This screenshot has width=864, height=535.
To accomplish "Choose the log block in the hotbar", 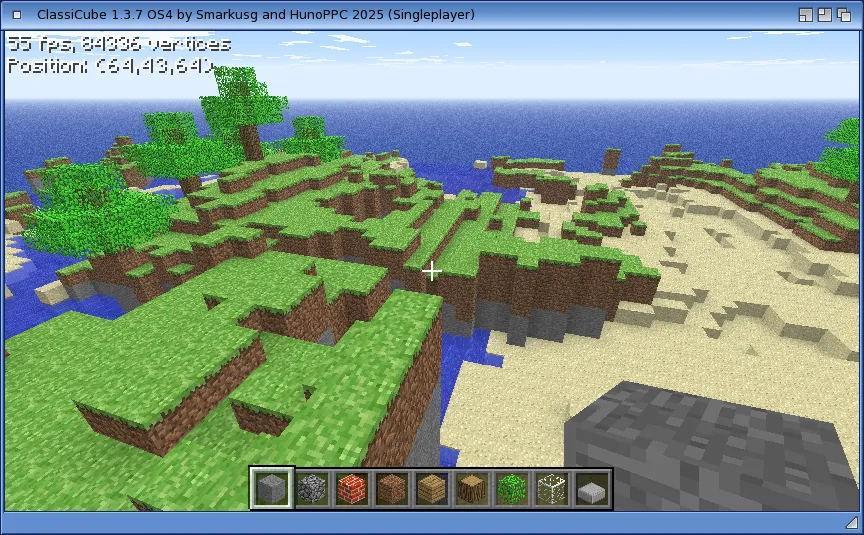I will tap(472, 489).
